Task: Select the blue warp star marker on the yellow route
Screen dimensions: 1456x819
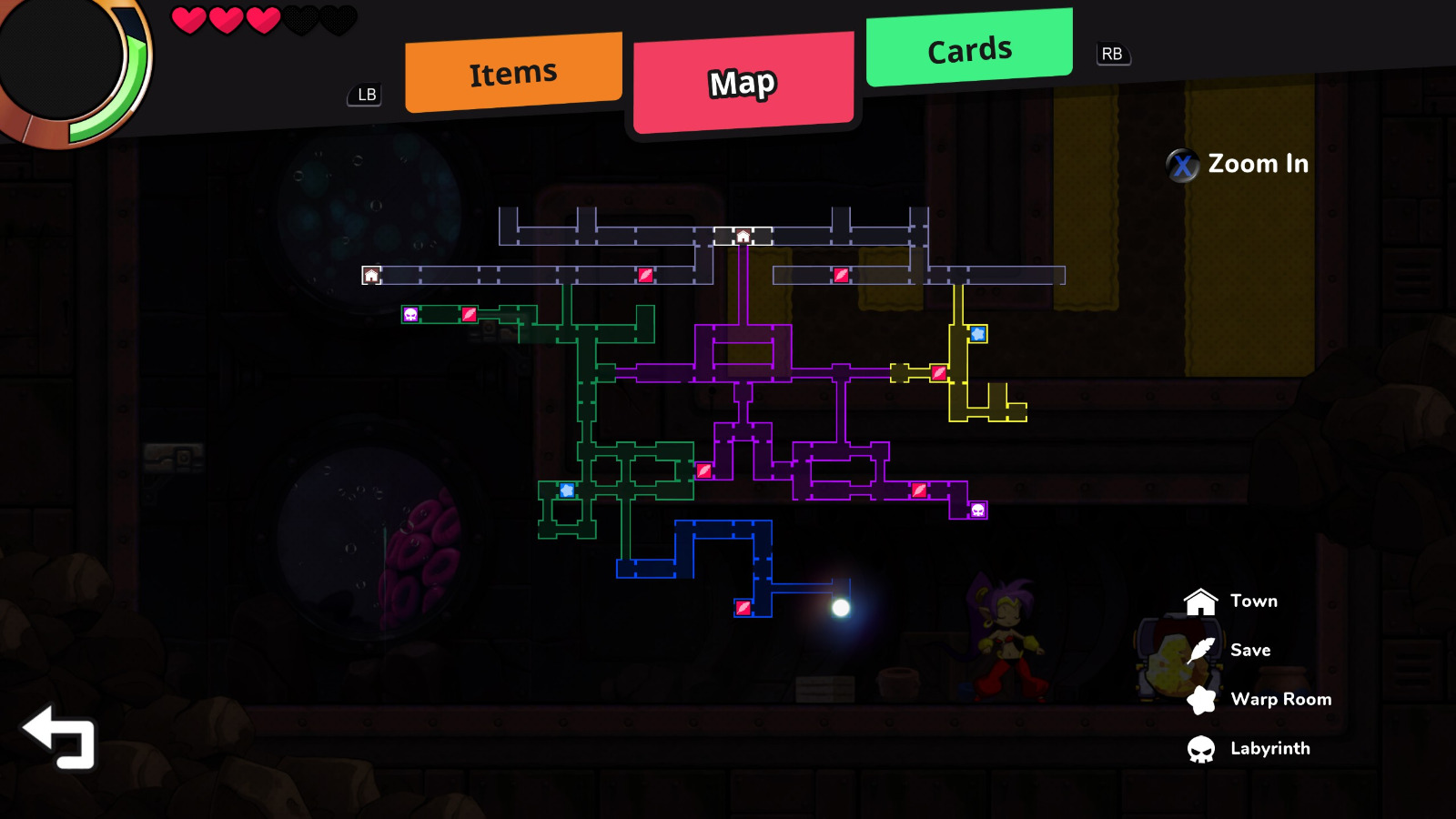Action: 977,334
